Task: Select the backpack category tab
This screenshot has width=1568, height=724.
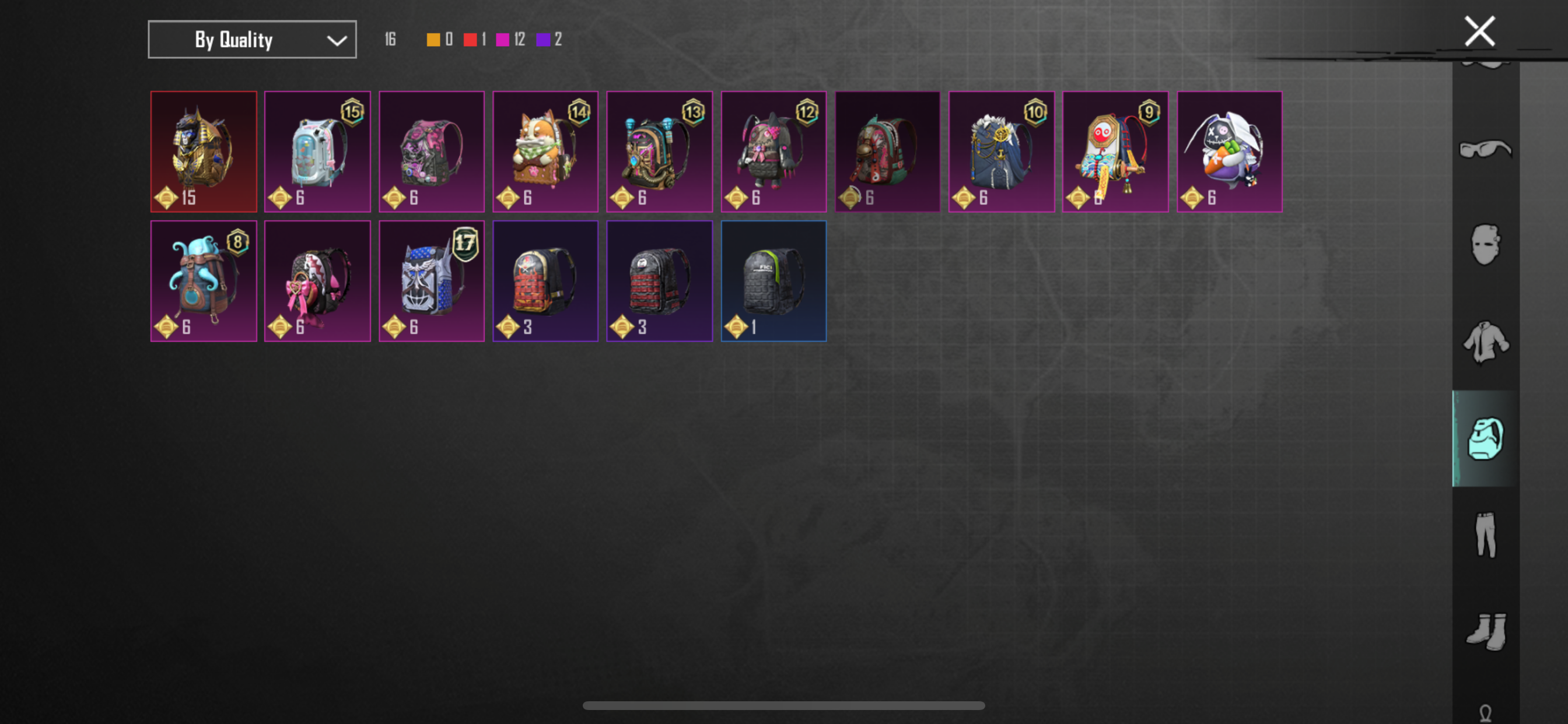Action: [x=1485, y=438]
